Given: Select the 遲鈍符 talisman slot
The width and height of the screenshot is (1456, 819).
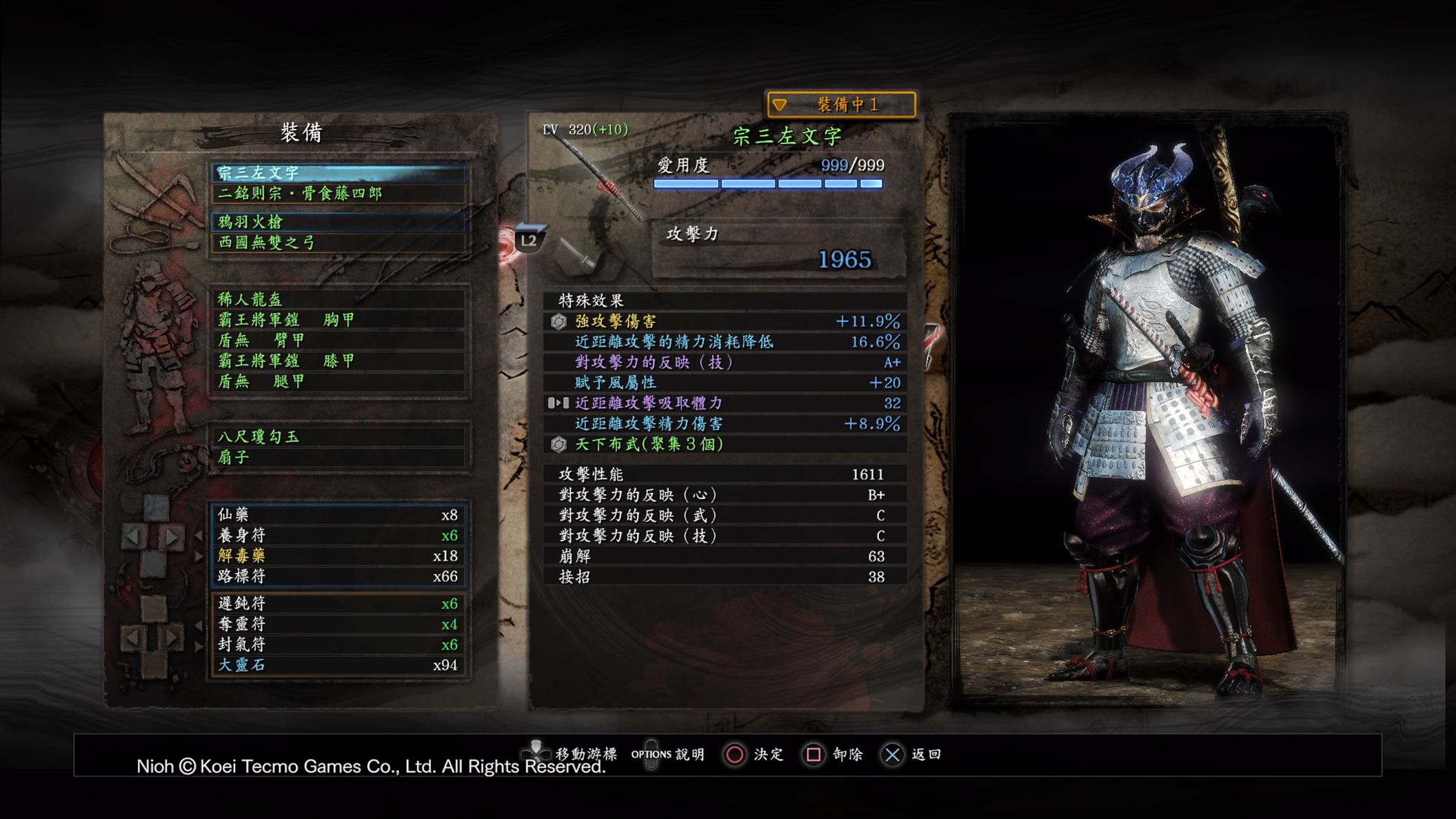Looking at the screenshot, I should 338,604.
